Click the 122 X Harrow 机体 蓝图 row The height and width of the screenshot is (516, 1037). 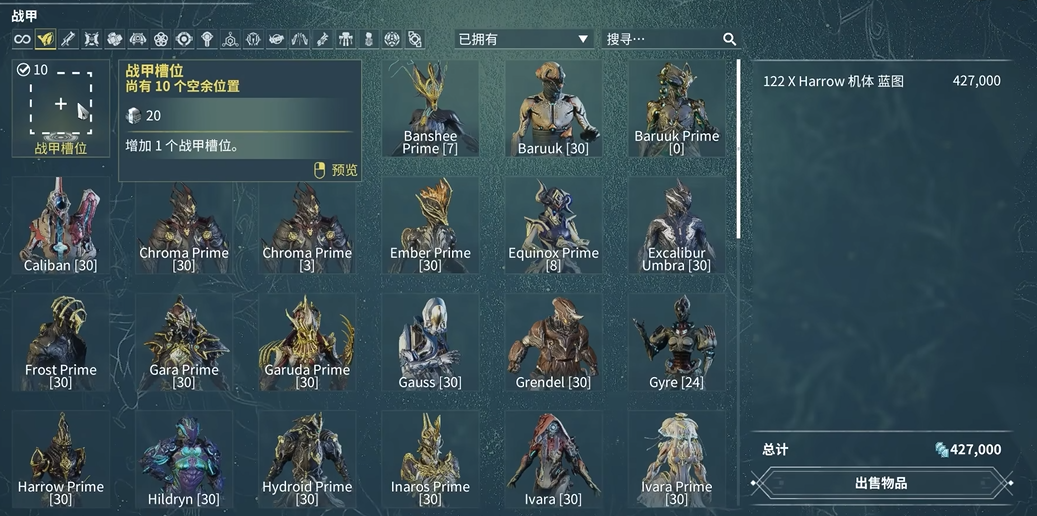880,81
